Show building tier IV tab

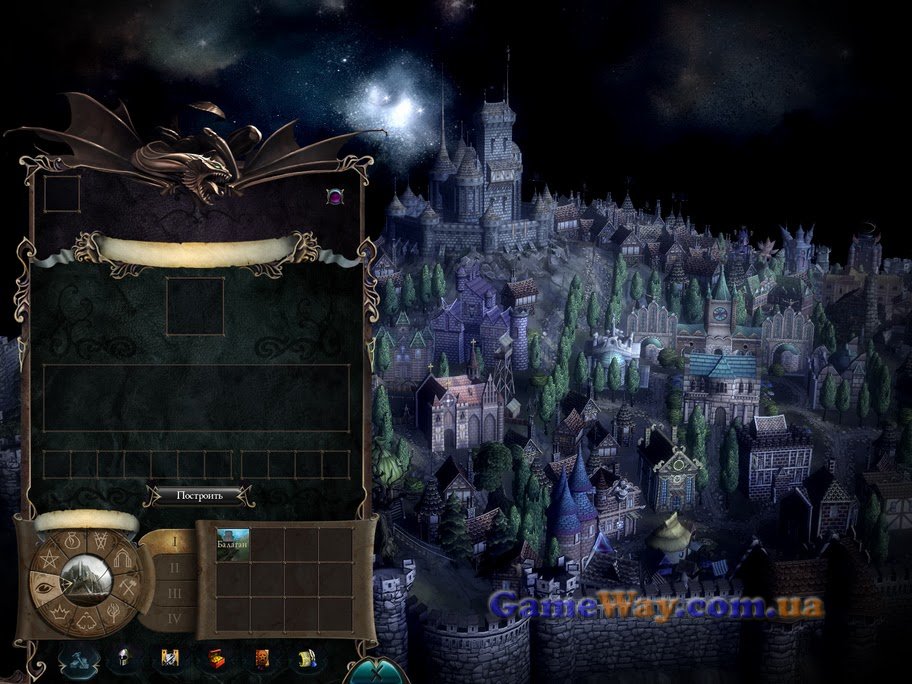coord(174,618)
